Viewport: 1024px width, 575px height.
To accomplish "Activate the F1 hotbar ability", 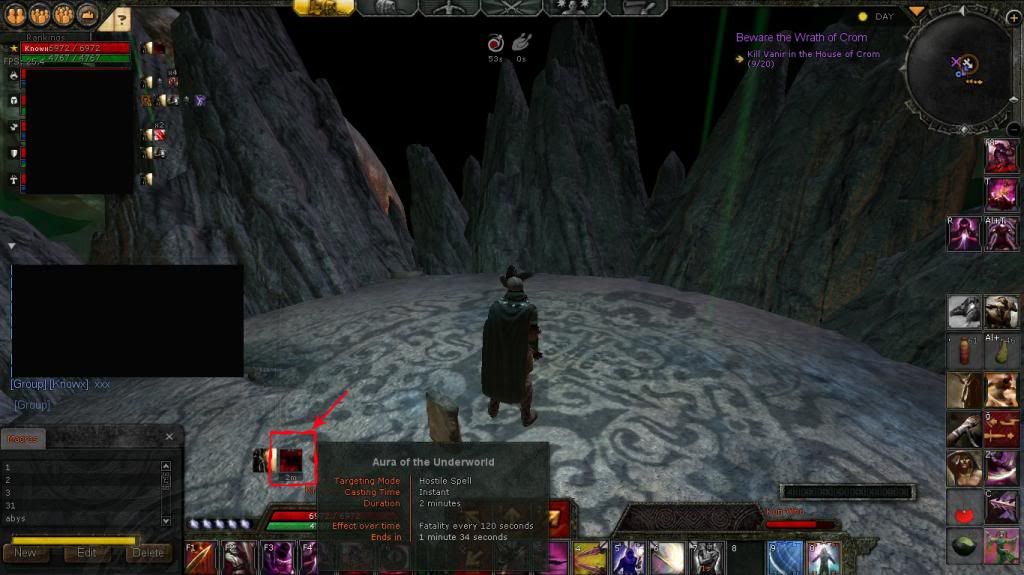I will 199,557.
